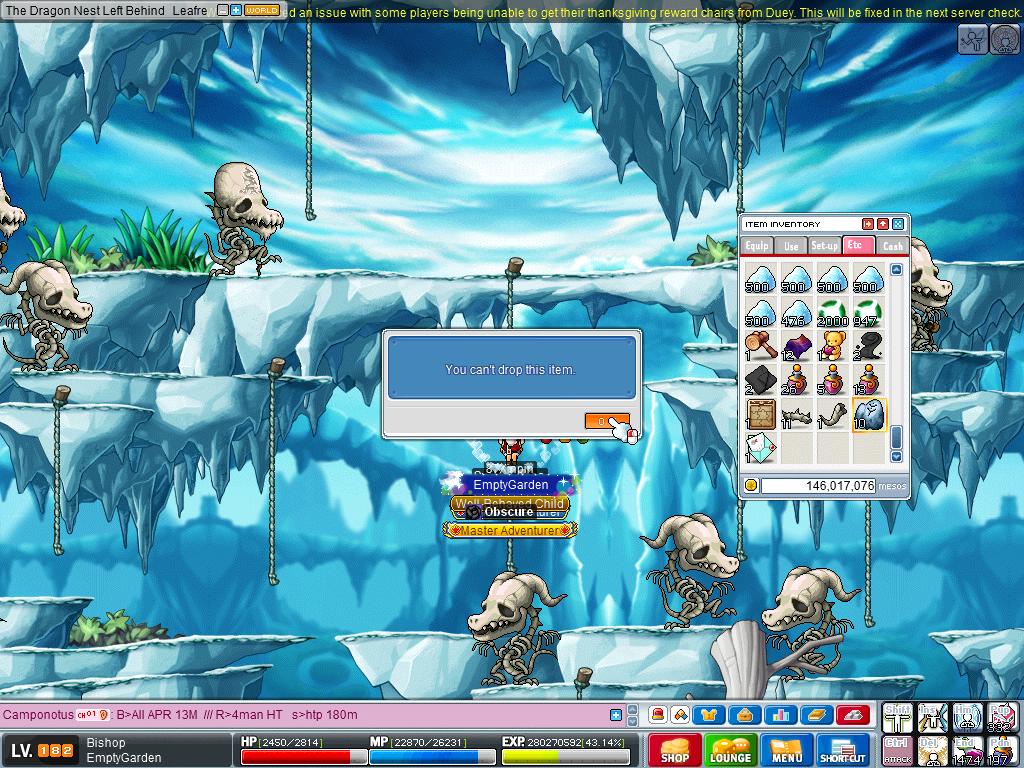Open the Shortcut panel
1024x768 pixels.
842,750
